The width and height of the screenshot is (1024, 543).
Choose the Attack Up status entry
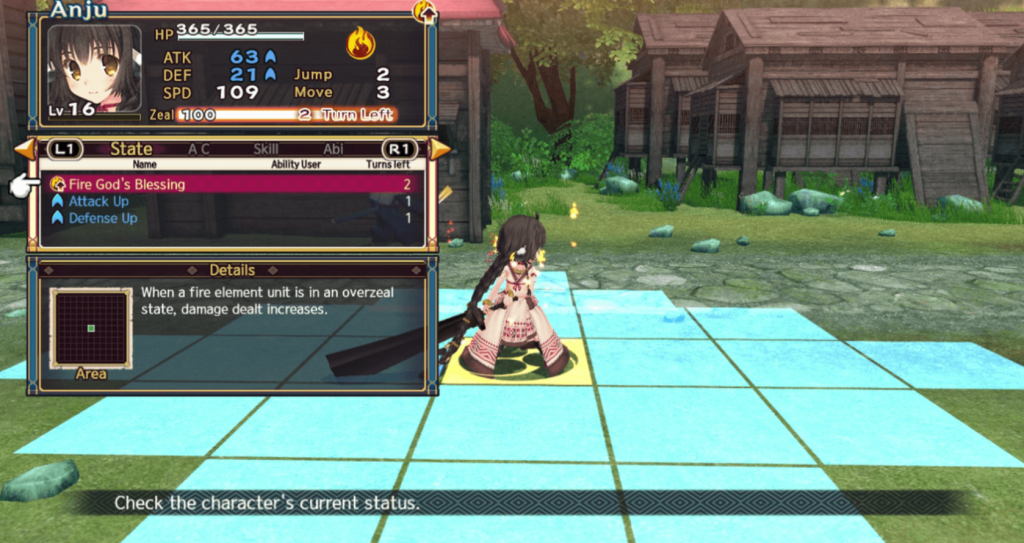click(x=230, y=201)
